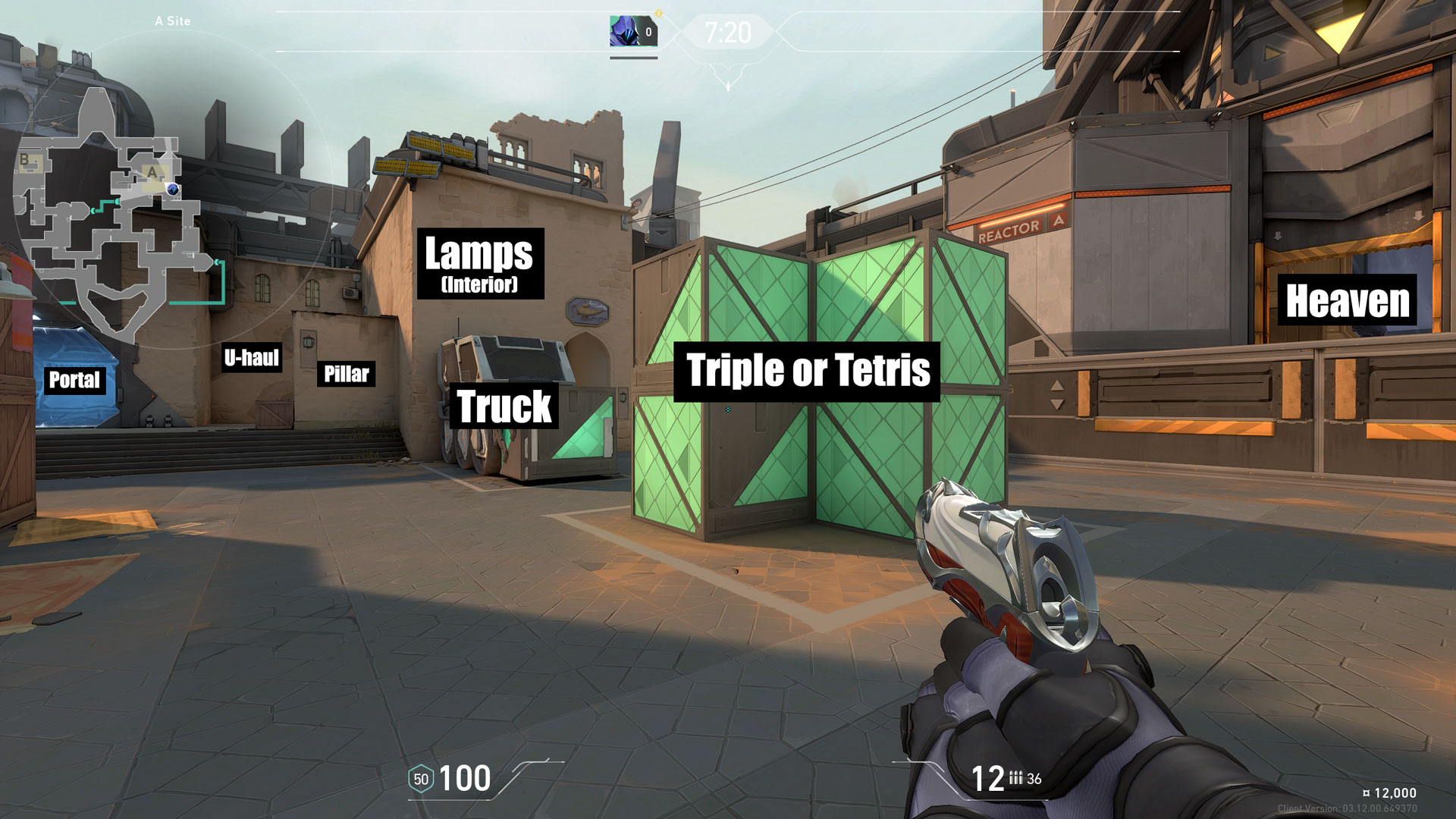
Task: Expand the A Site label above the minimap
Action: point(174,21)
